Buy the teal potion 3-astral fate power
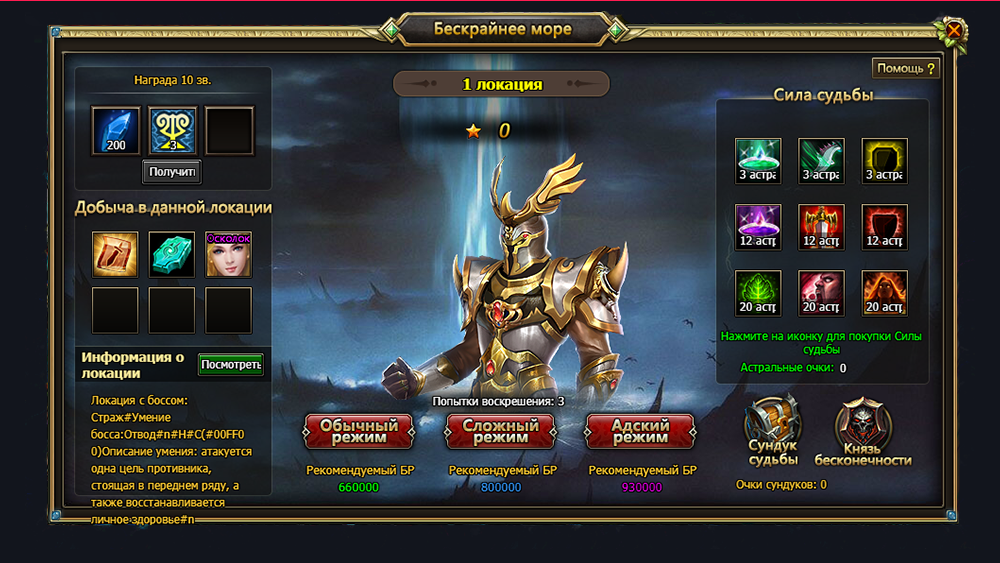 click(758, 161)
